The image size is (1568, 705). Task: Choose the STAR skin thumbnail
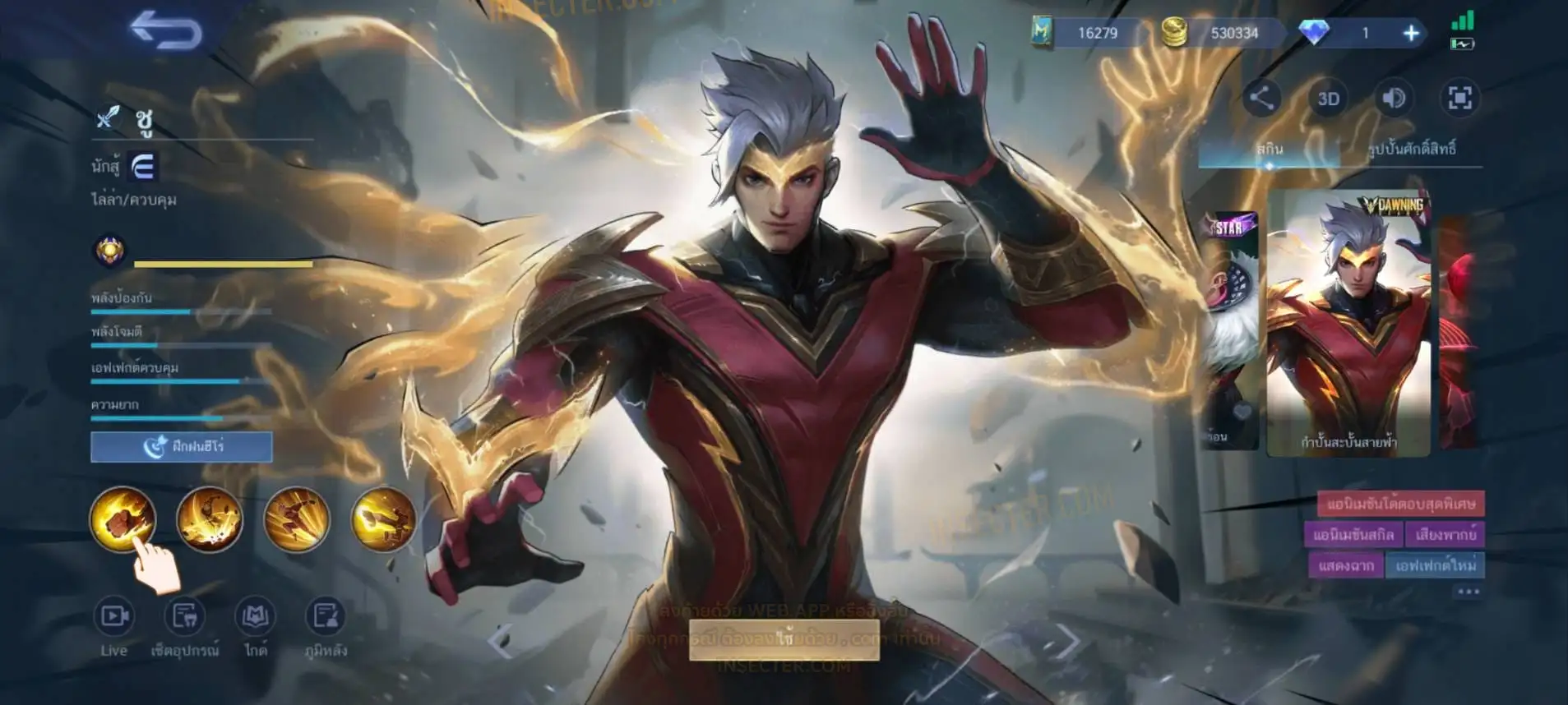1231,329
